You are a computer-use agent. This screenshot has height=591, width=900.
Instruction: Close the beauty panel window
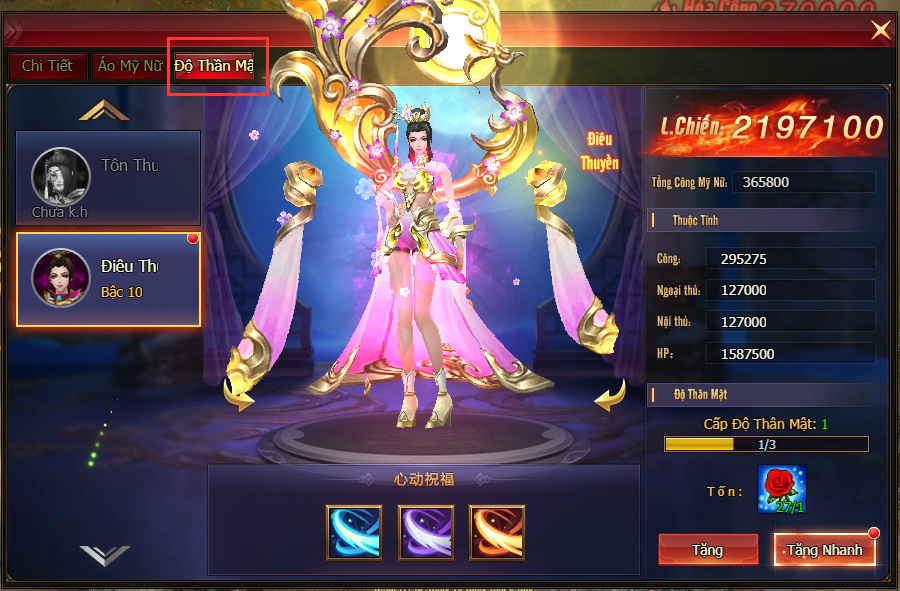[x=880, y=31]
